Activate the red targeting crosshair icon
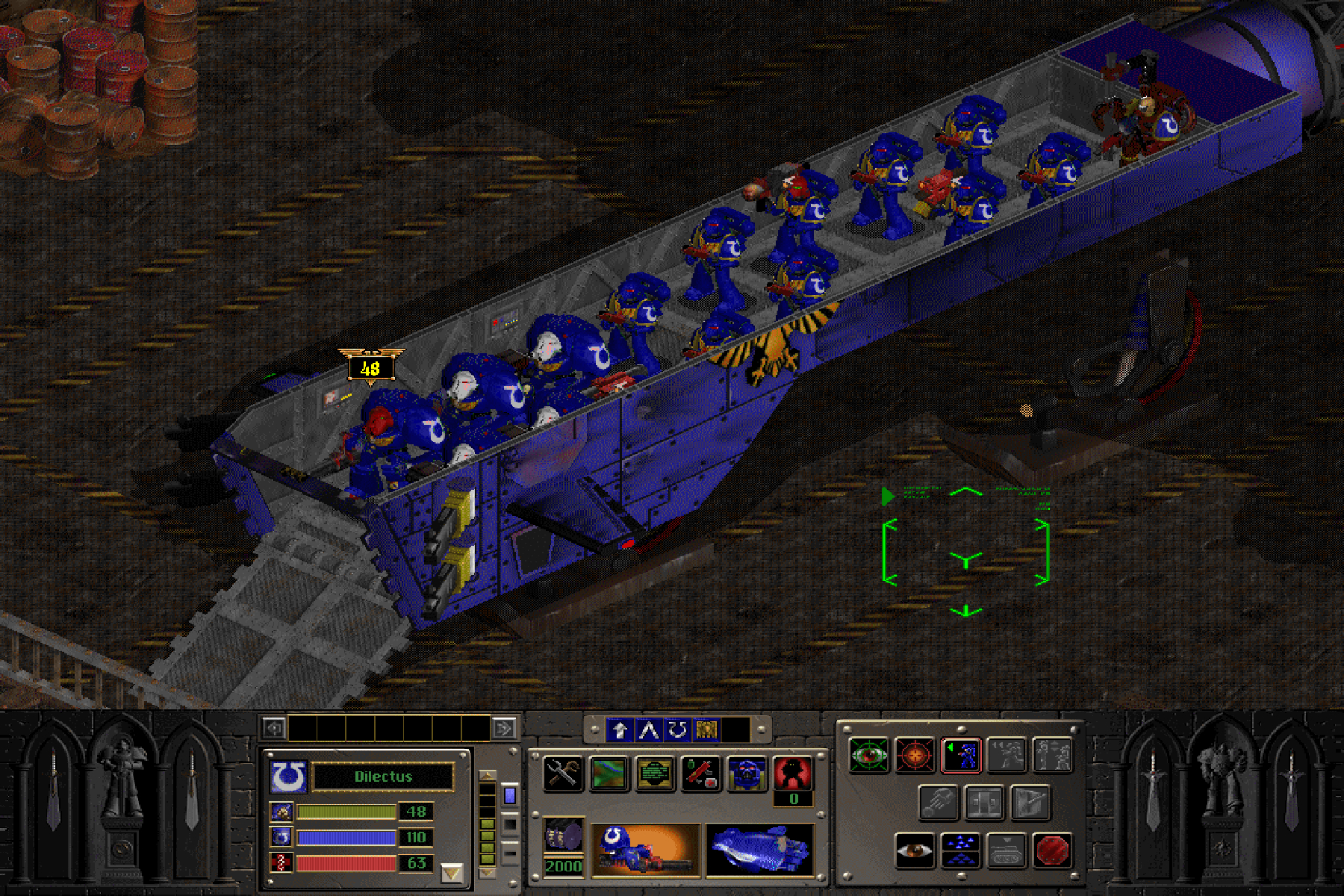The image size is (1344, 896). (x=915, y=754)
